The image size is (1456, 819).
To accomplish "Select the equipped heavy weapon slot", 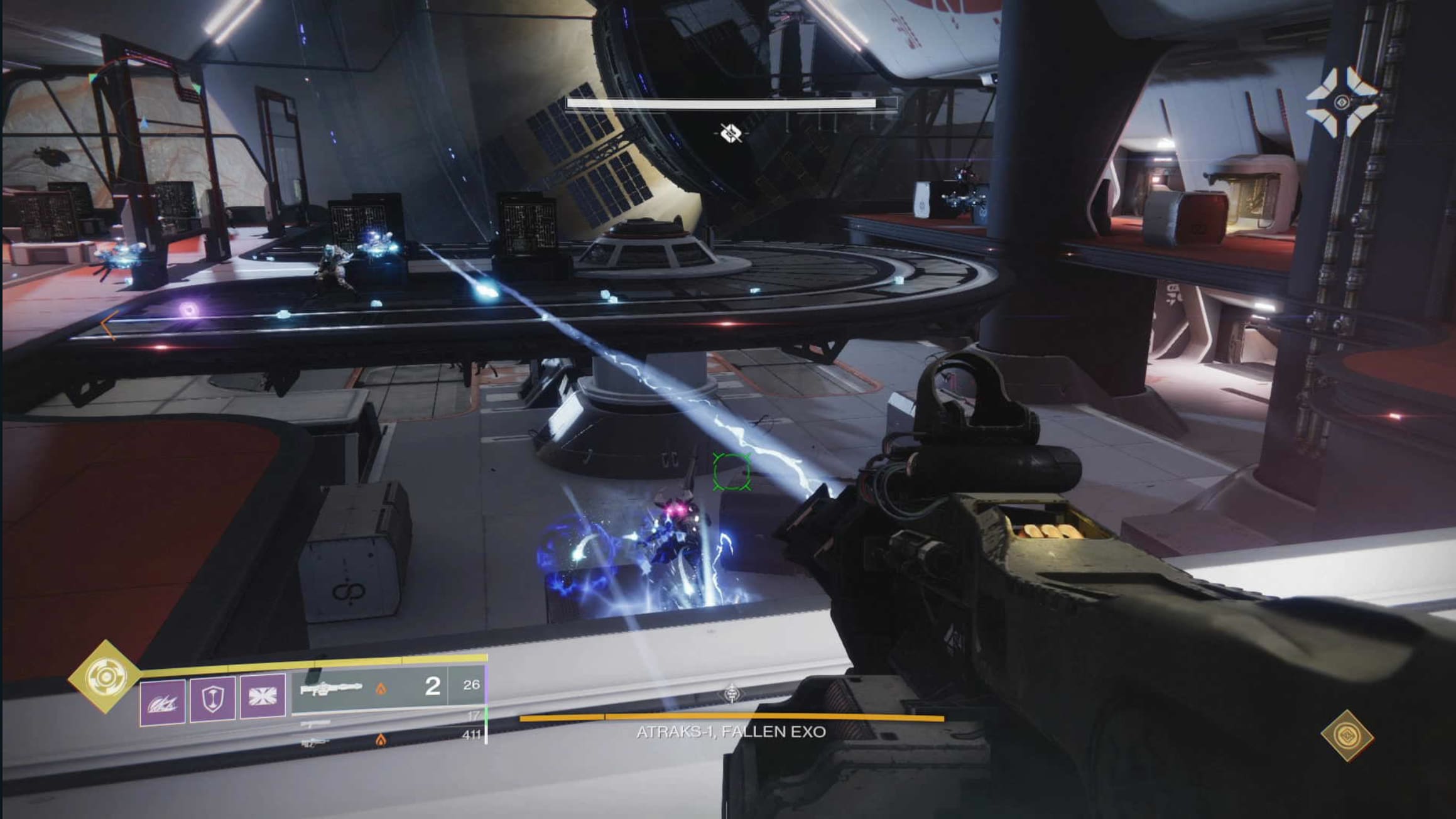I will pos(369,689).
